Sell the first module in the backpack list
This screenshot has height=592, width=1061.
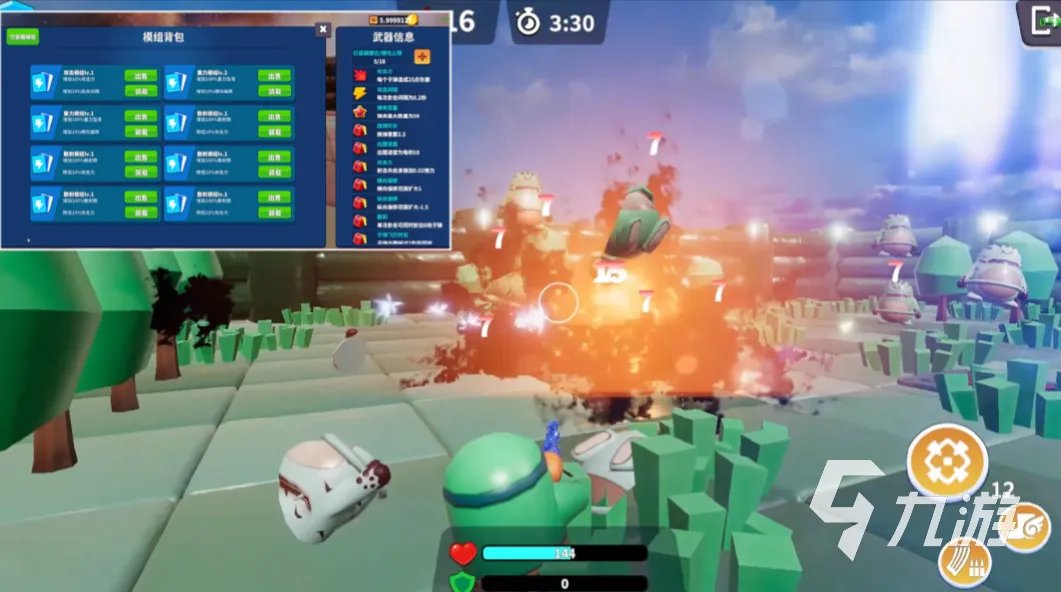pyautogui.click(x=141, y=75)
